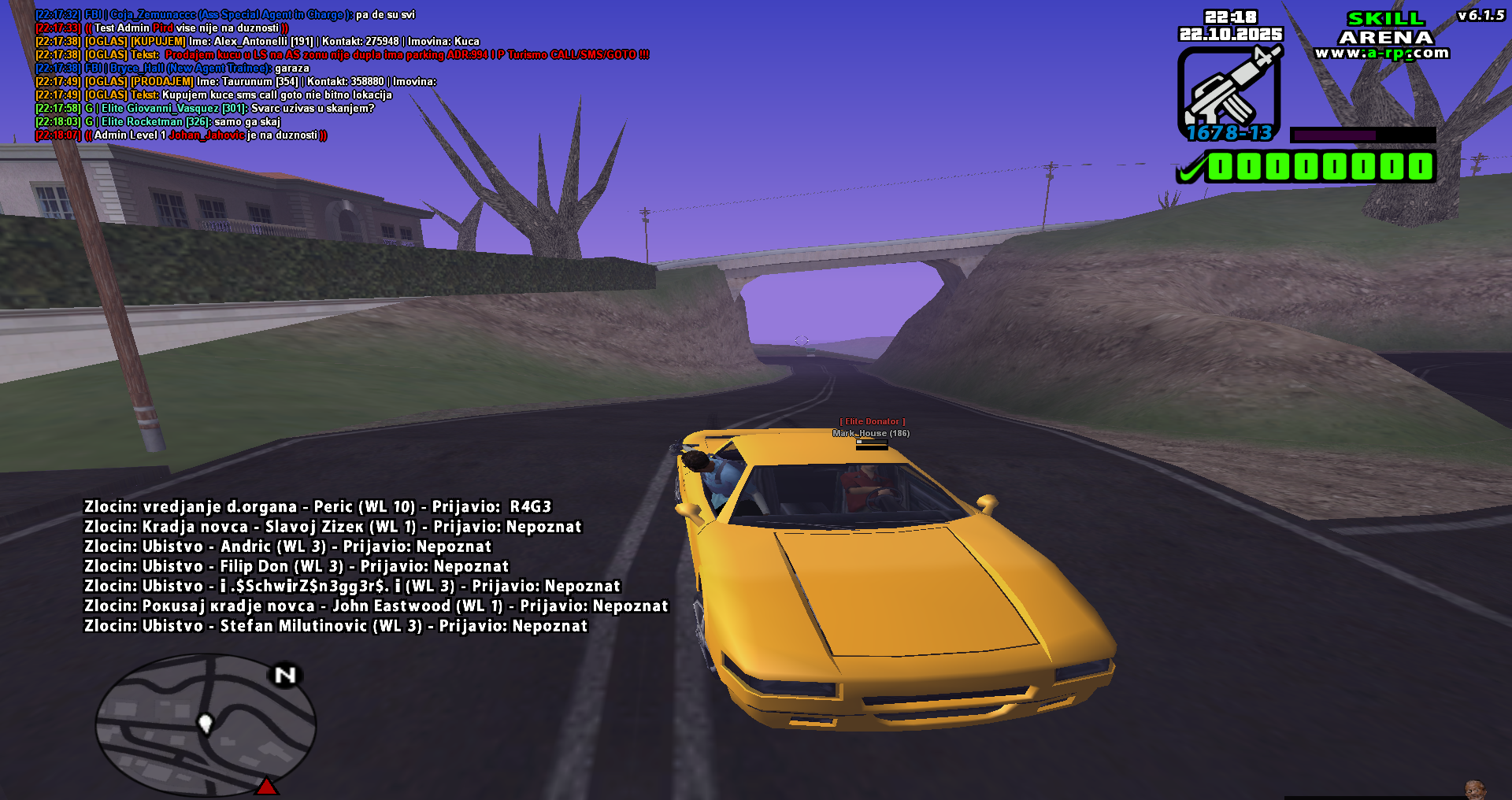
Task: Click the Elite Donator nametag over the car
Action: tap(872, 421)
